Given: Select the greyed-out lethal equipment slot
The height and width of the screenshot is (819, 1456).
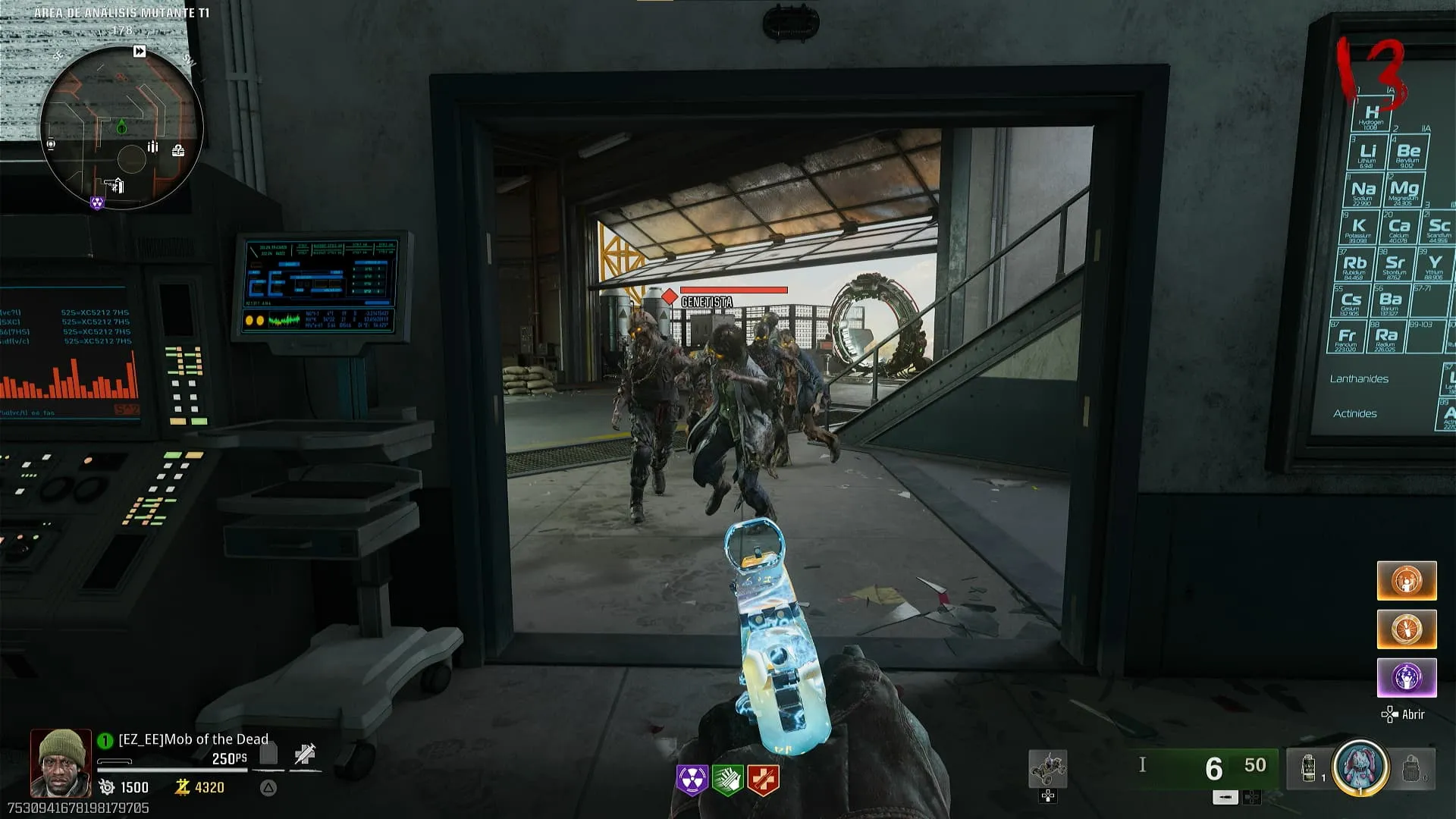Looking at the screenshot, I should point(1412,768).
